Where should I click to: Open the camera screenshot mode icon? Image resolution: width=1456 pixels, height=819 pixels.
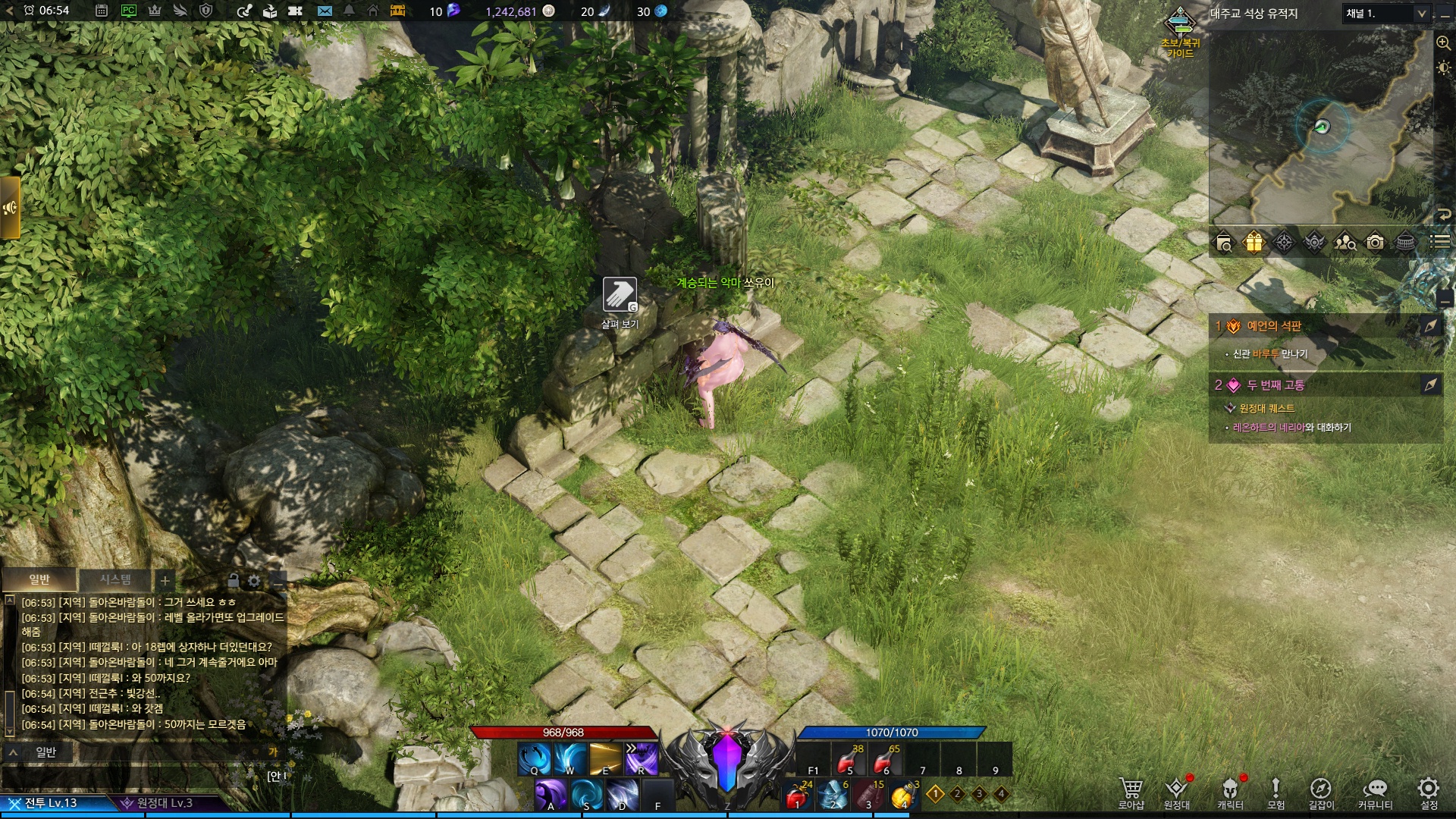point(1375,242)
